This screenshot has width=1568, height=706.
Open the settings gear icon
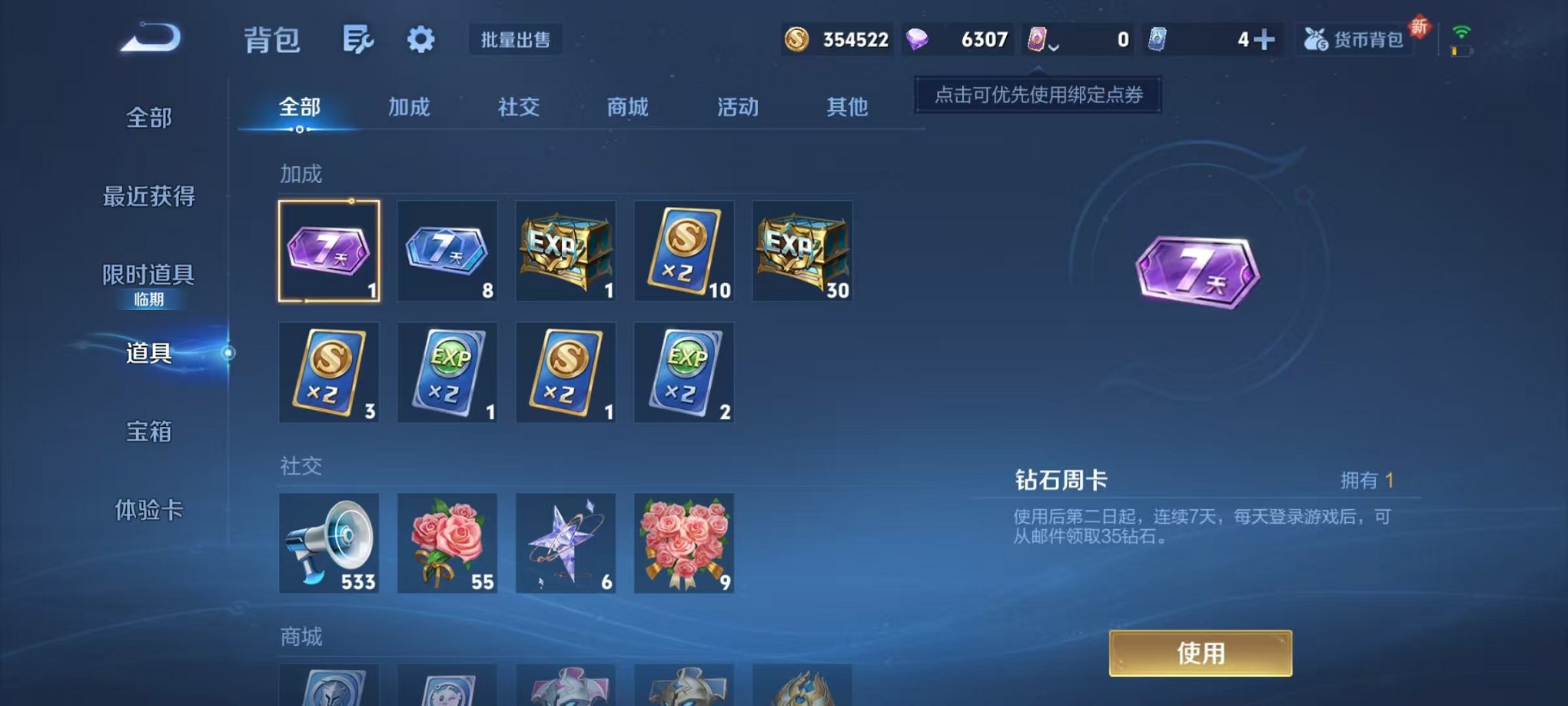point(420,38)
